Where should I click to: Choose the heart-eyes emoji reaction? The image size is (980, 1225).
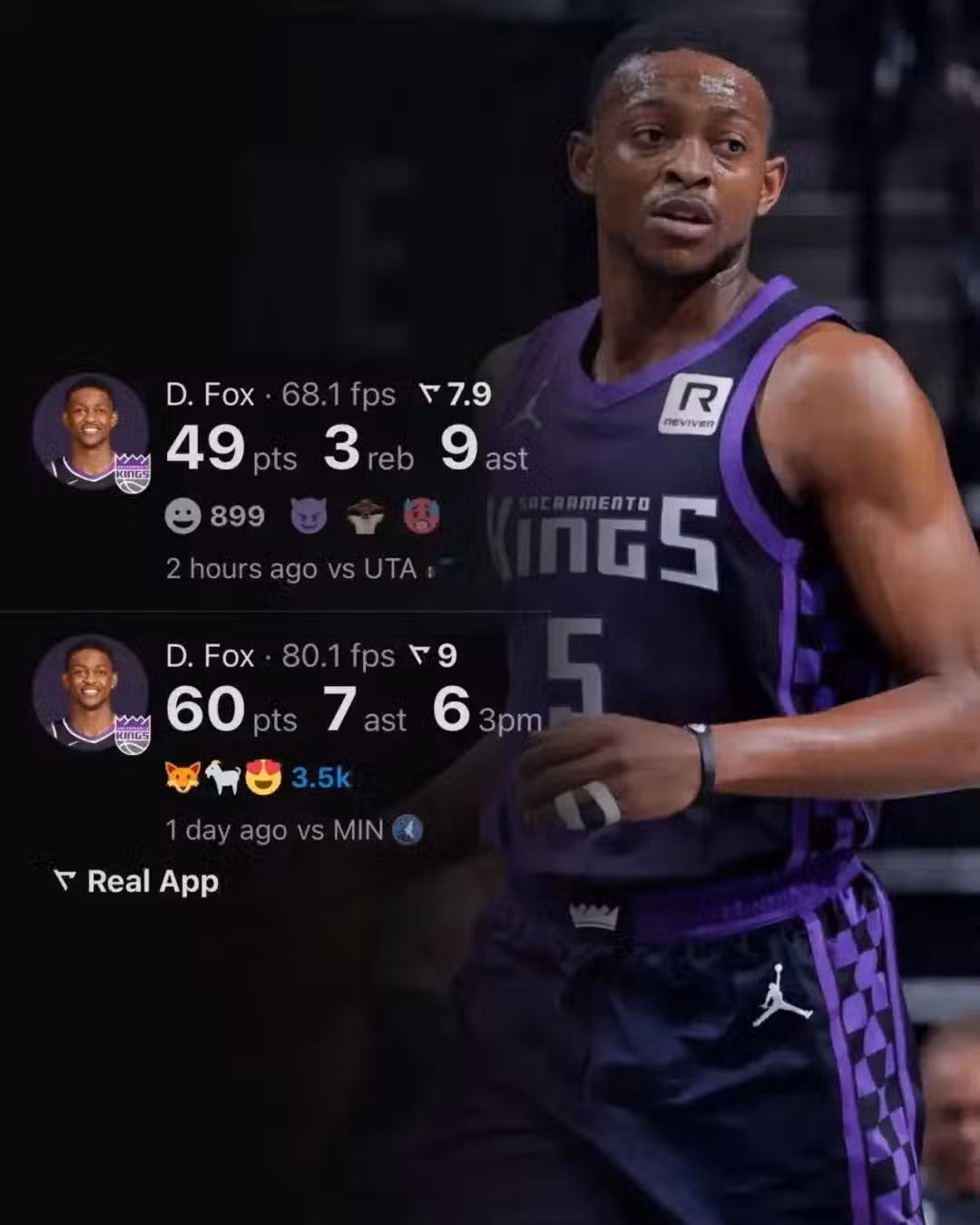click(263, 778)
